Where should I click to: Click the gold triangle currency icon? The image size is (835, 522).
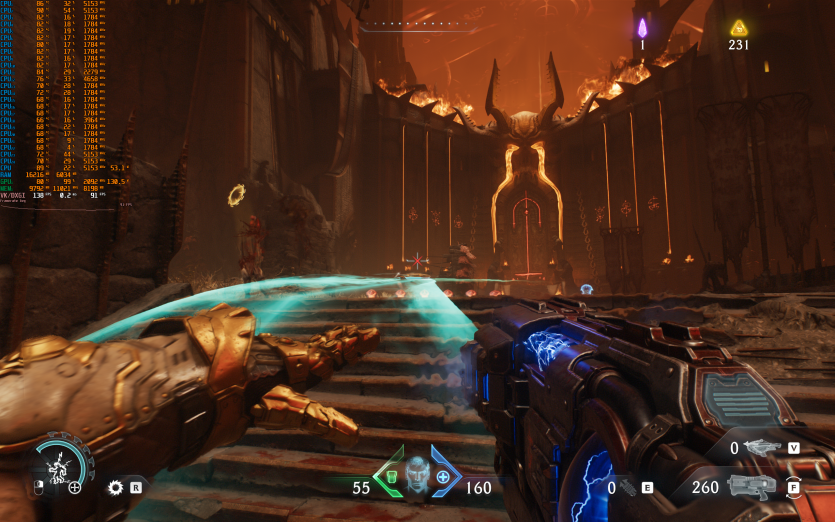(738, 27)
